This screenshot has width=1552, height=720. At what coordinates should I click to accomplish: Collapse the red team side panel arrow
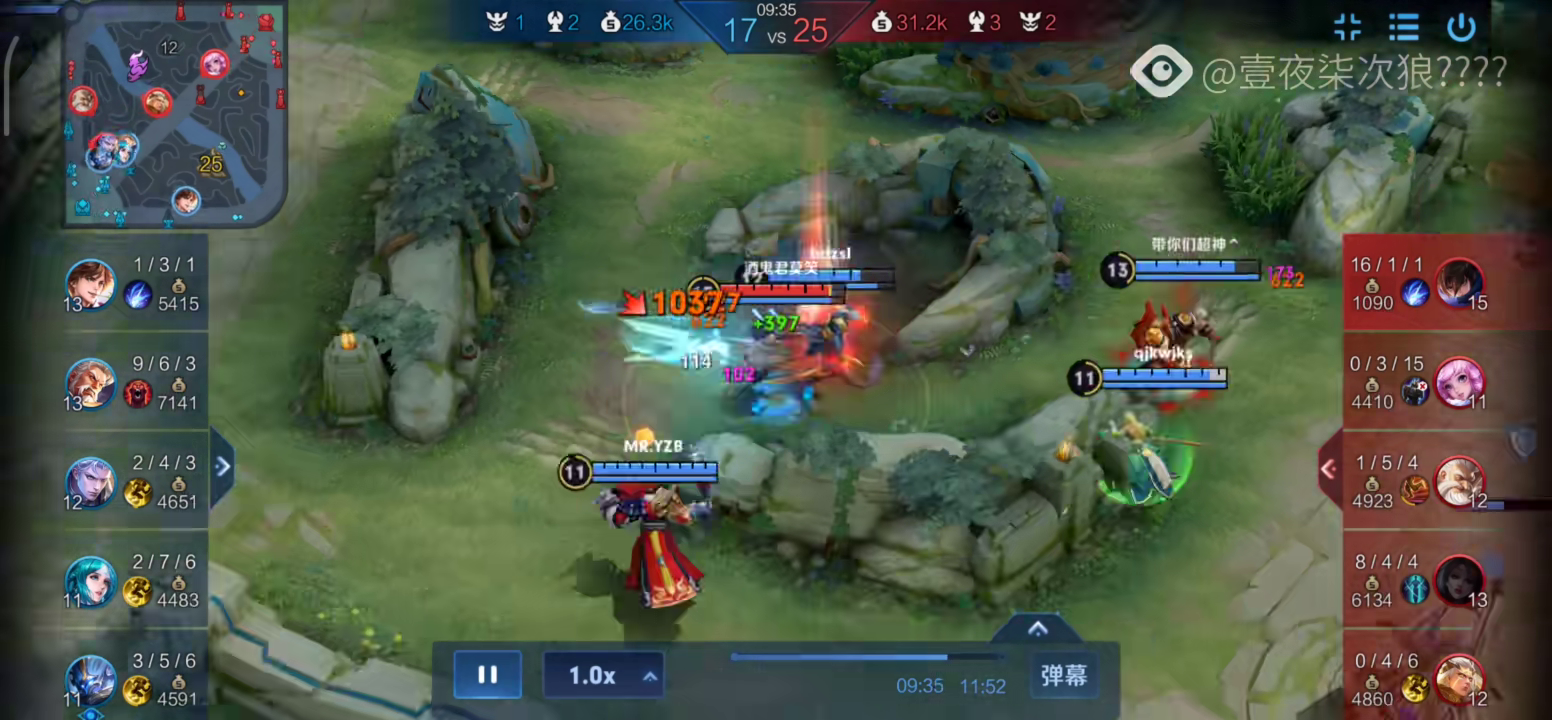point(1327,468)
